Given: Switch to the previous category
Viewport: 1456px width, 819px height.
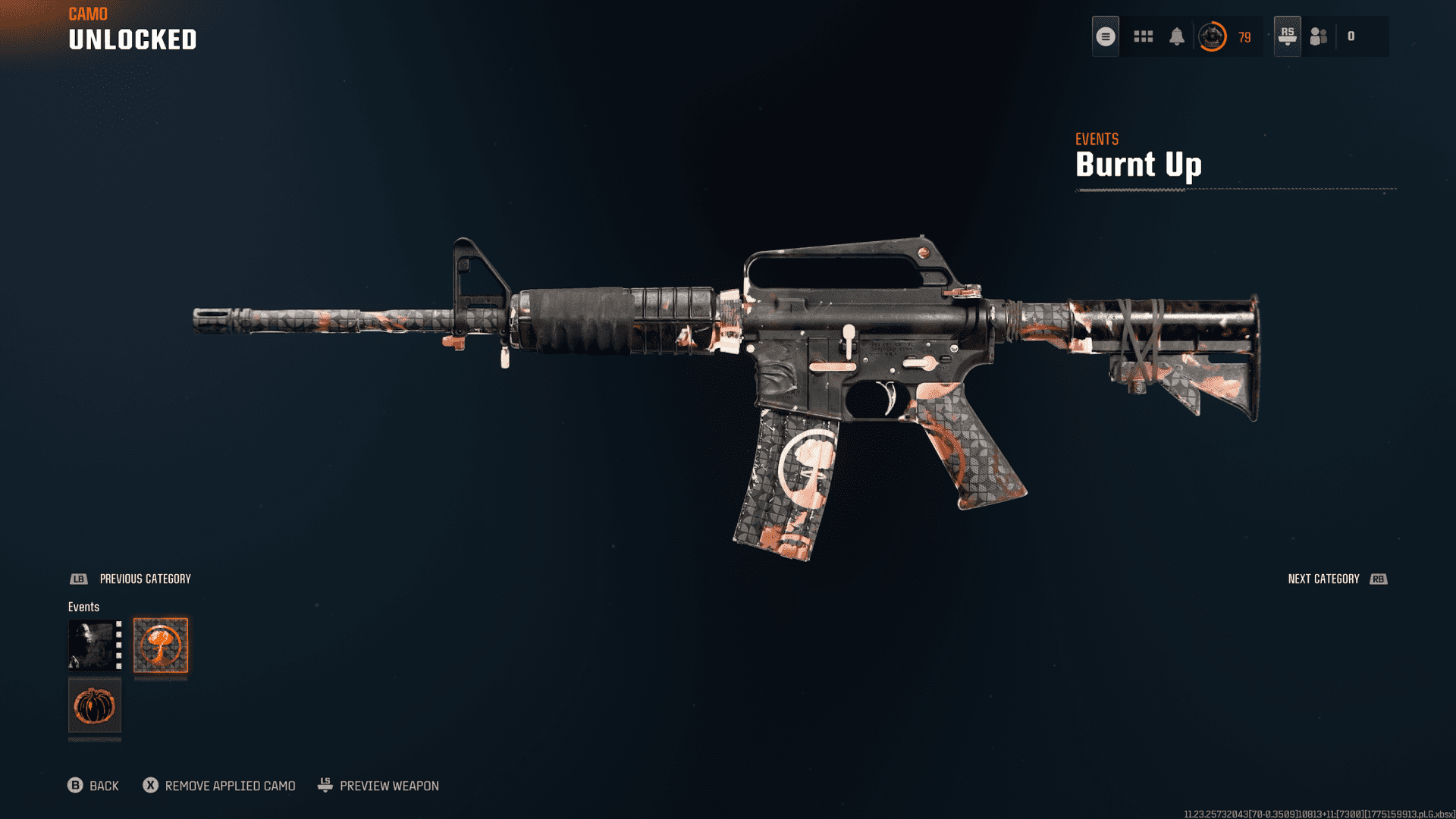Looking at the screenshot, I should pos(130,579).
